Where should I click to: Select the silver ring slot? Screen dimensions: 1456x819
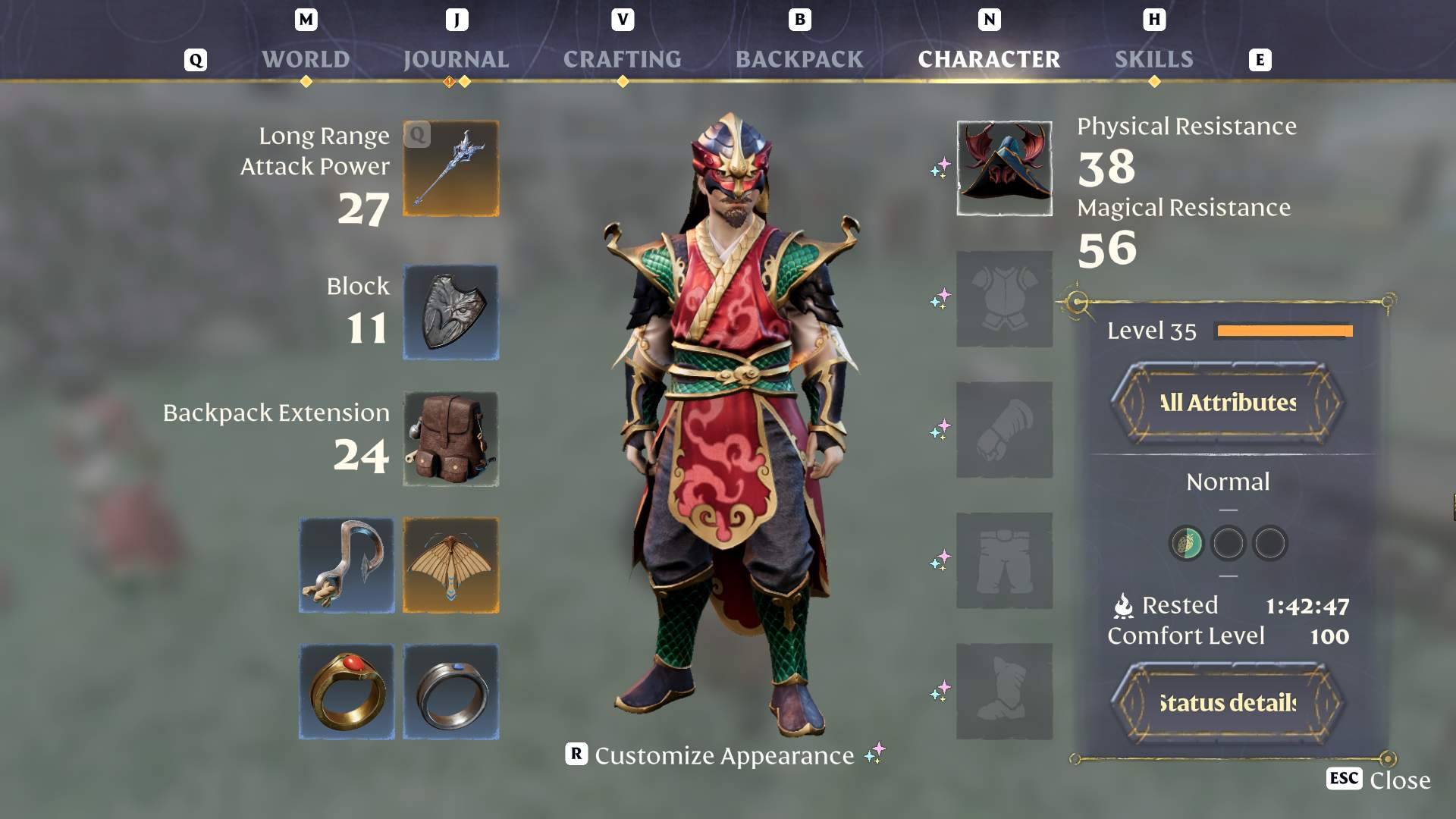[450, 692]
